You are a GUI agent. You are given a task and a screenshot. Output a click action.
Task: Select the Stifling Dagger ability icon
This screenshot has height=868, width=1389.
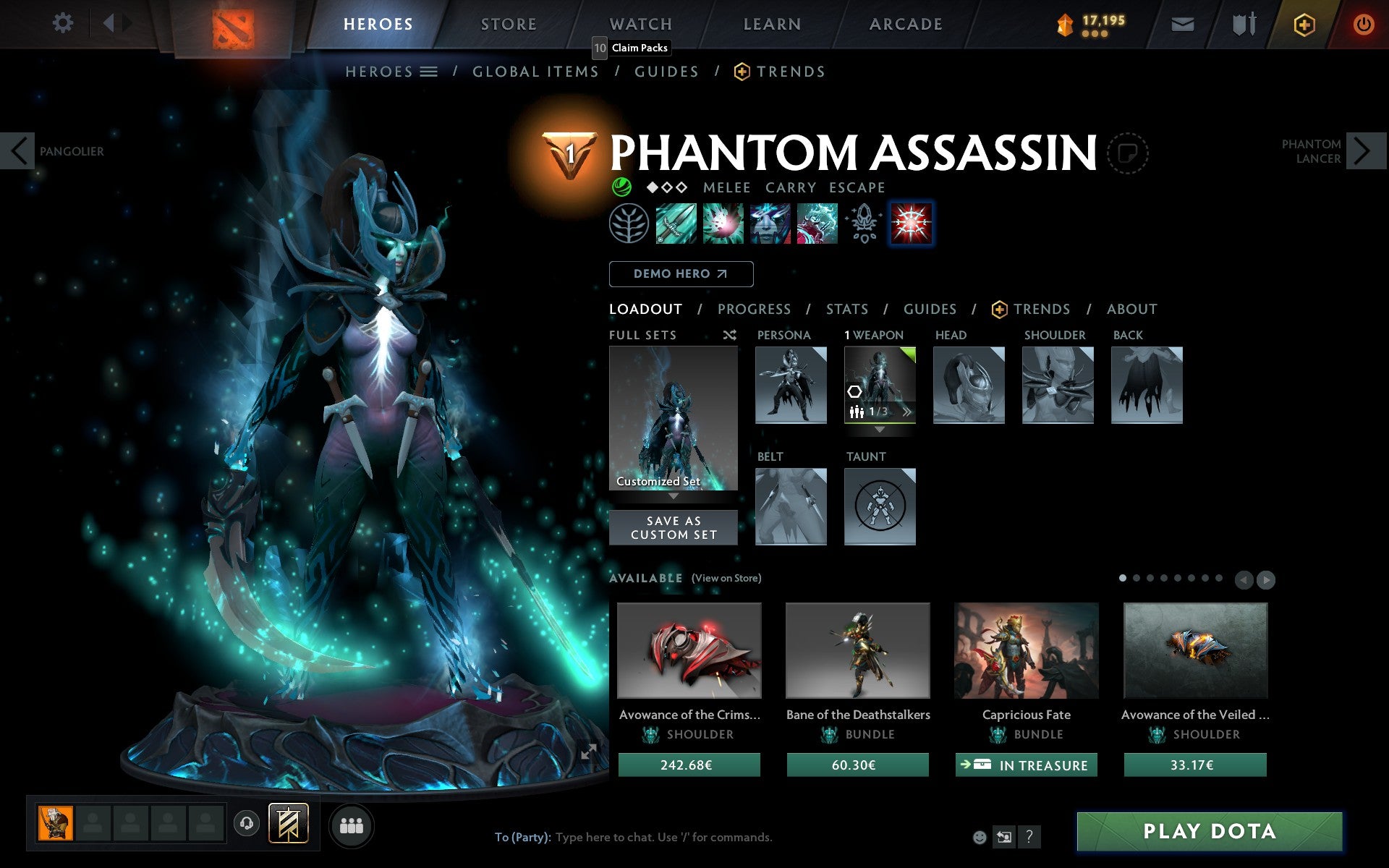676,224
